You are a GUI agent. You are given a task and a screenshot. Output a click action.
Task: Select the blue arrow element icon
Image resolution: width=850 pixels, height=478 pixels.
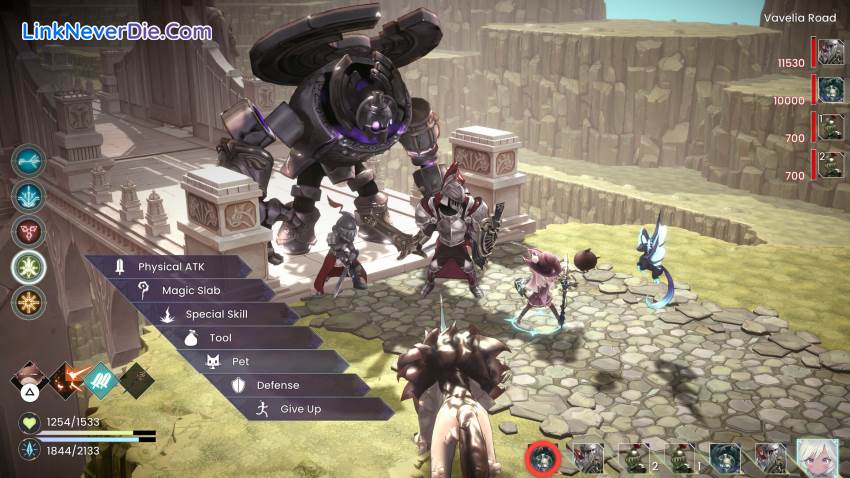(x=29, y=161)
